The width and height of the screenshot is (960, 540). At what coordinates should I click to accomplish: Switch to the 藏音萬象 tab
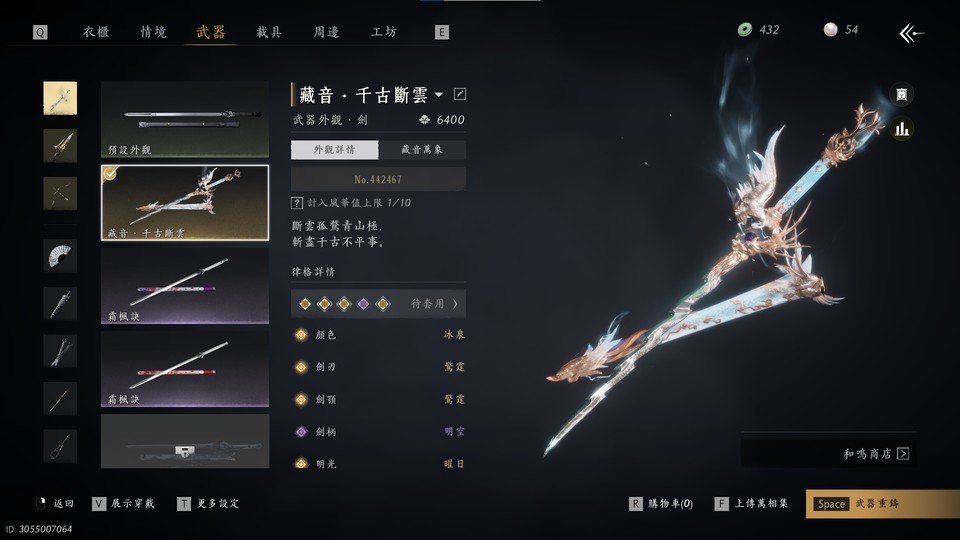[x=421, y=150]
